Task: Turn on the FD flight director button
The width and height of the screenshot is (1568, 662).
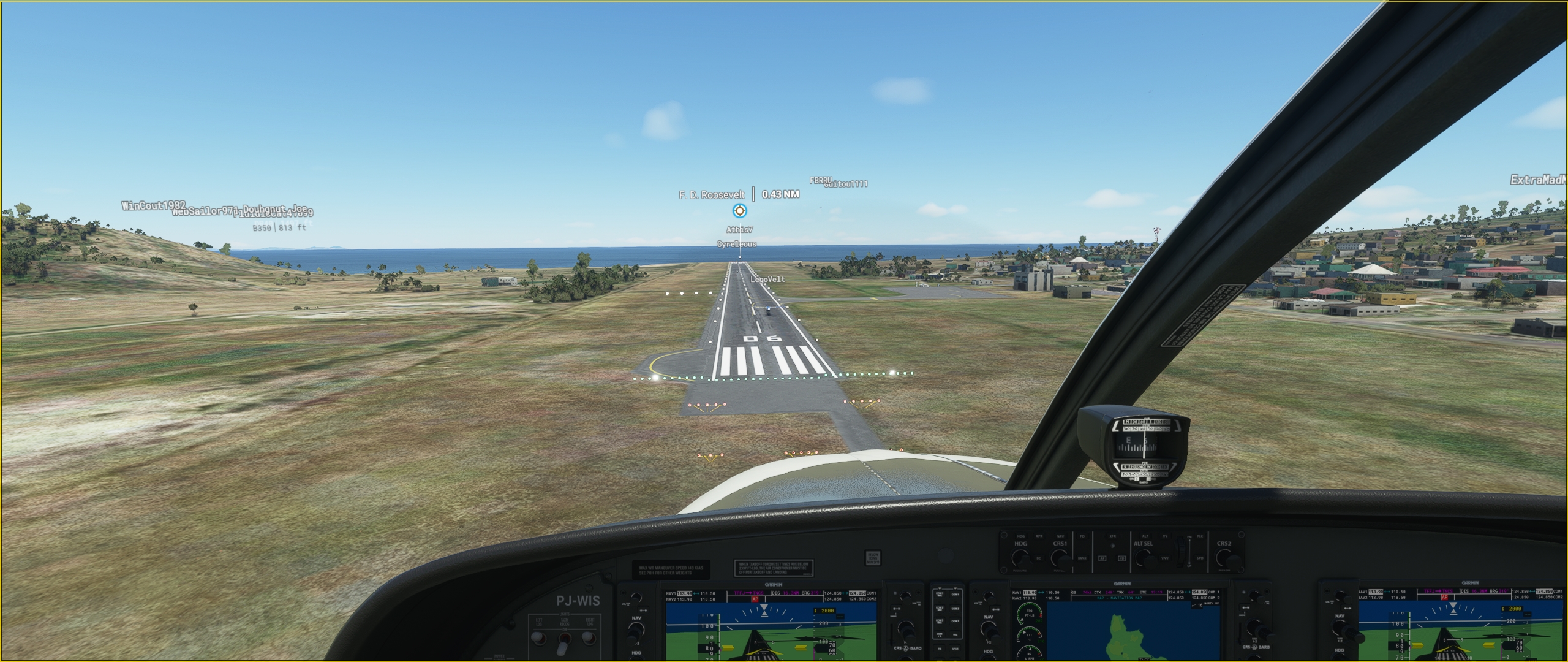Action: tap(1082, 538)
